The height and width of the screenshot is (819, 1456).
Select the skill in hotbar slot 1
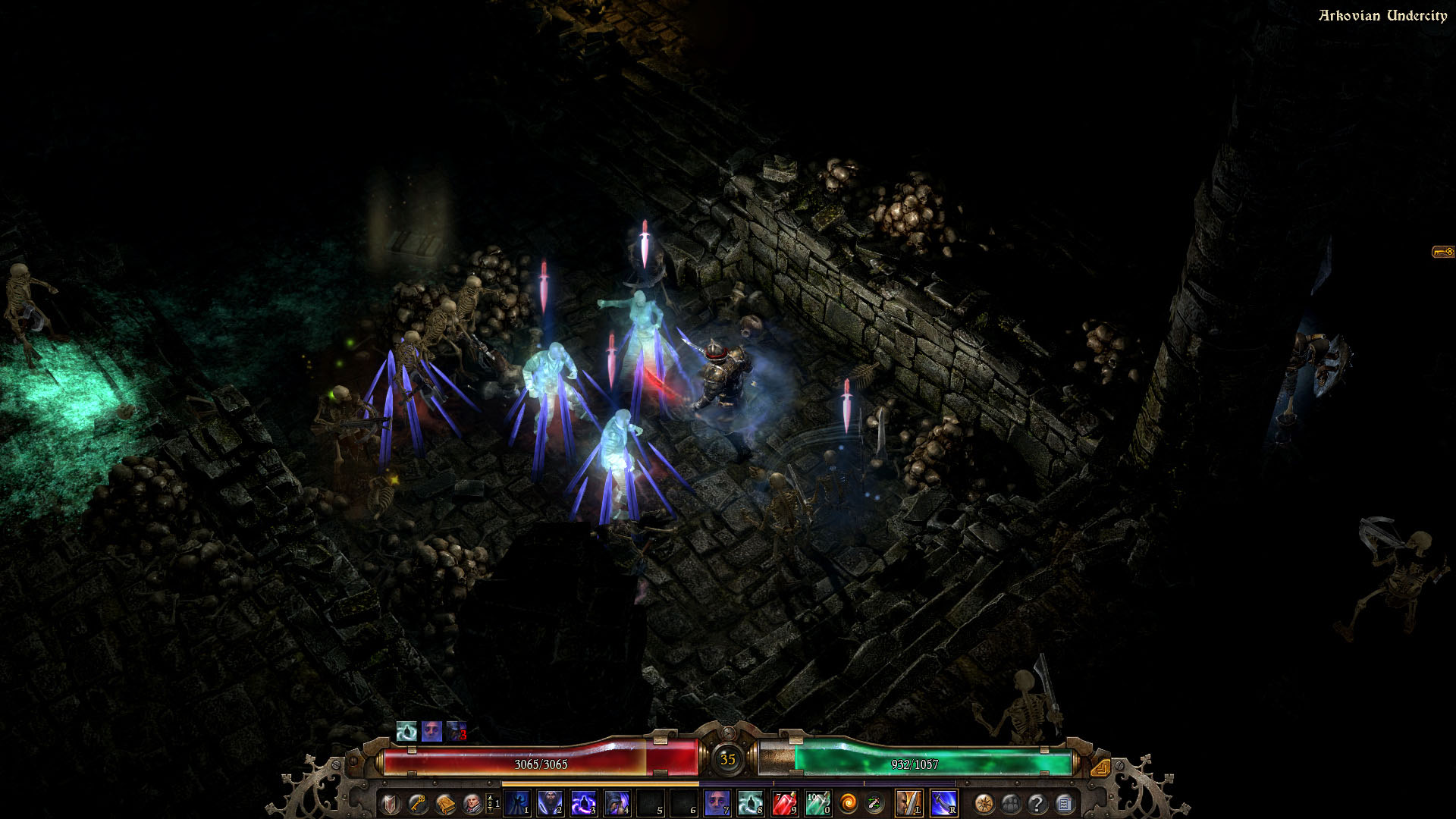517,802
